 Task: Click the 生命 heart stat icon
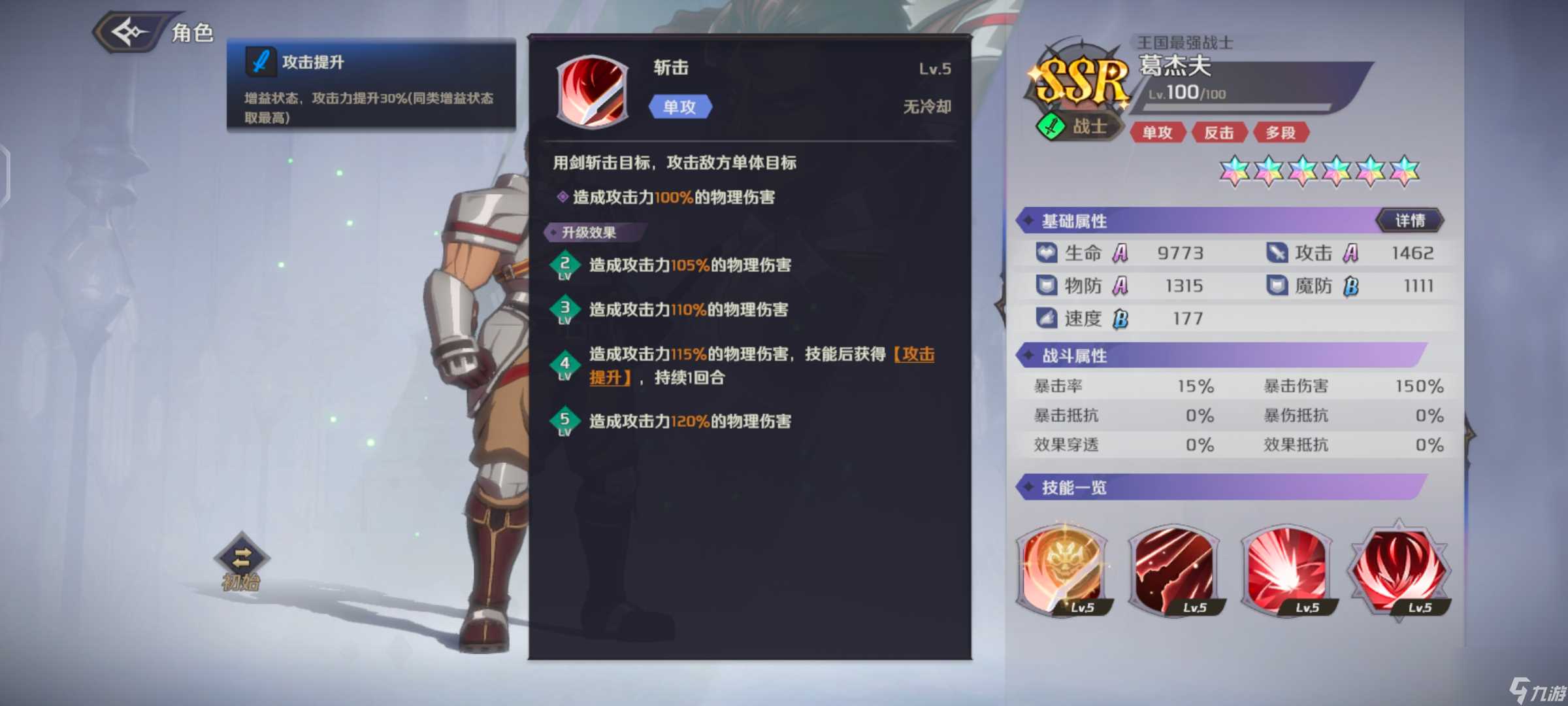click(x=1046, y=253)
